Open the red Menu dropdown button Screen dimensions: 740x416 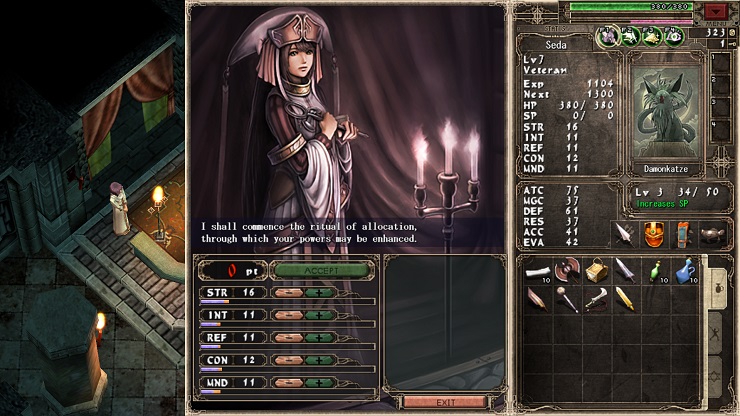pos(716,11)
